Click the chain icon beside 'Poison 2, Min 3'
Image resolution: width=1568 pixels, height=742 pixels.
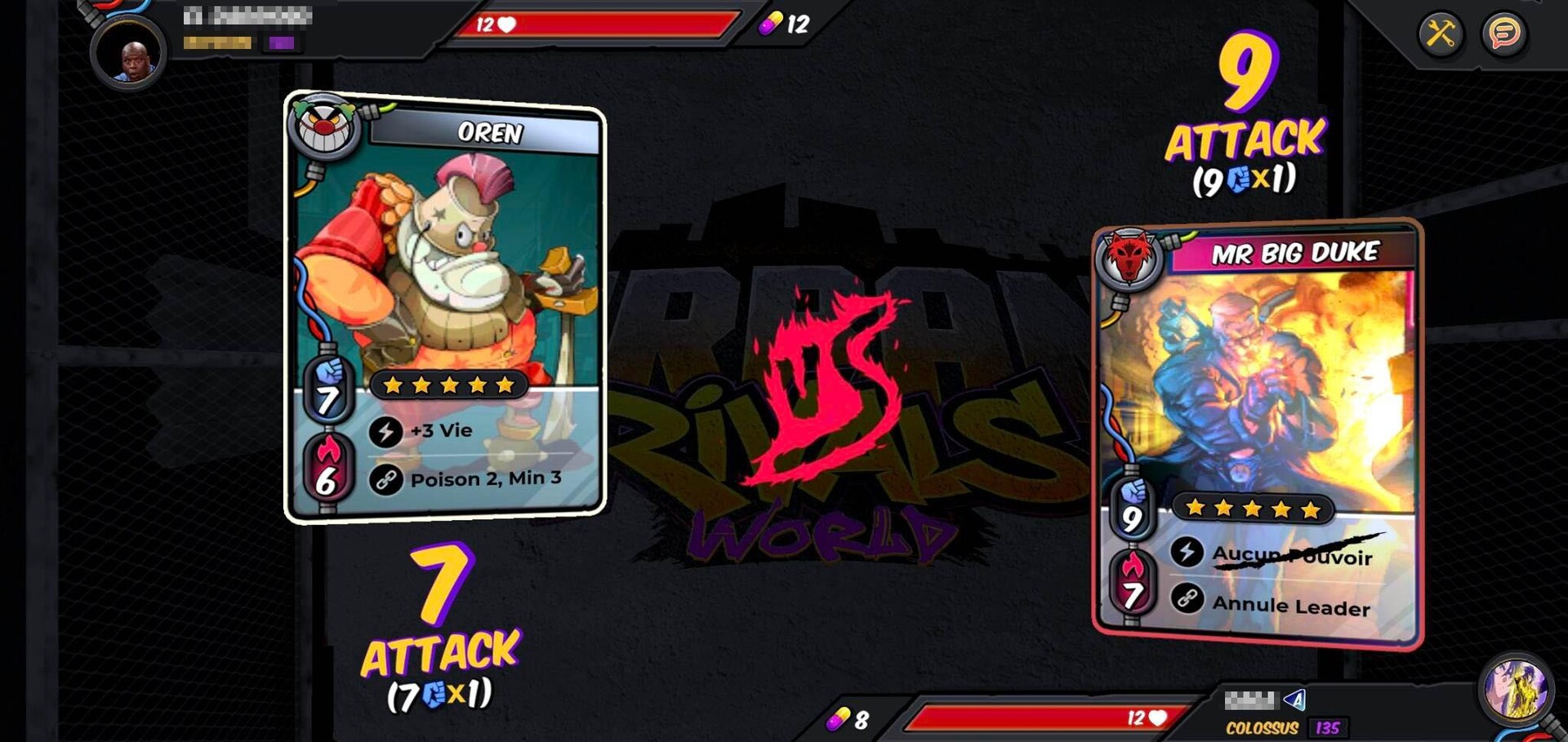click(384, 482)
